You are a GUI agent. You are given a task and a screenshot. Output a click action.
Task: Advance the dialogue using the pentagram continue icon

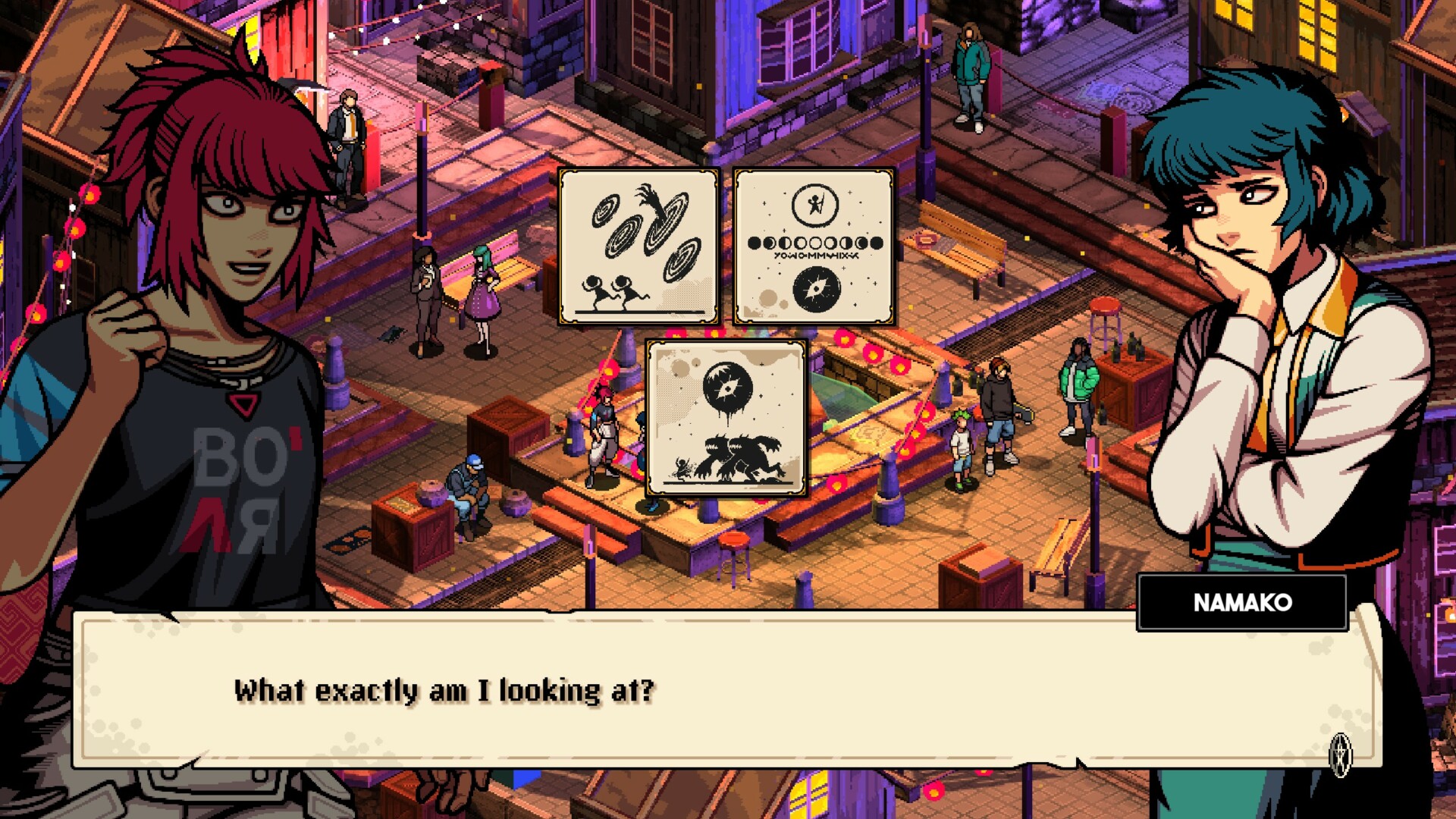pyautogui.click(x=1341, y=755)
